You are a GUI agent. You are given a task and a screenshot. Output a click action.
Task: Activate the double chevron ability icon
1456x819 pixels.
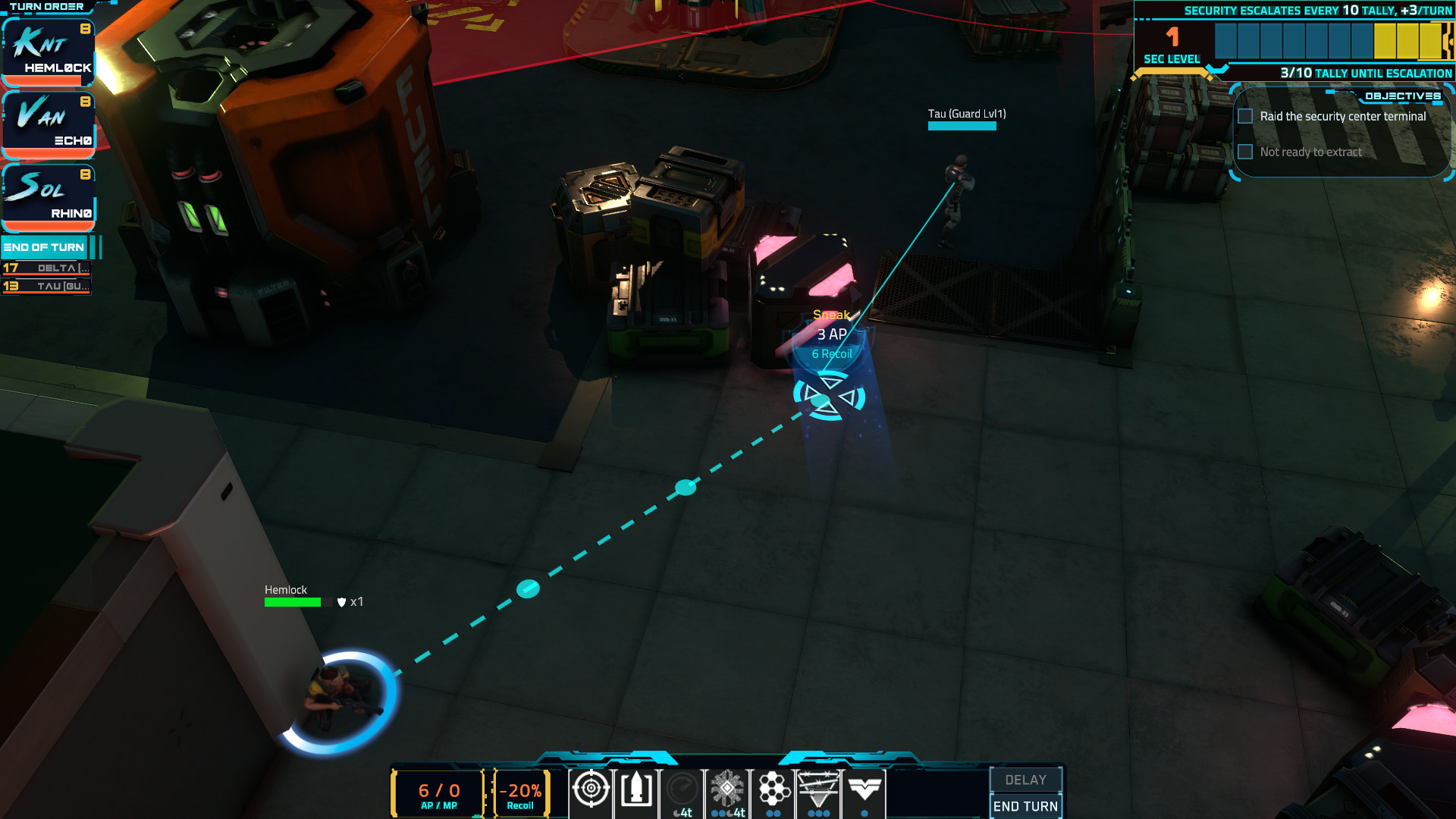(x=864, y=790)
